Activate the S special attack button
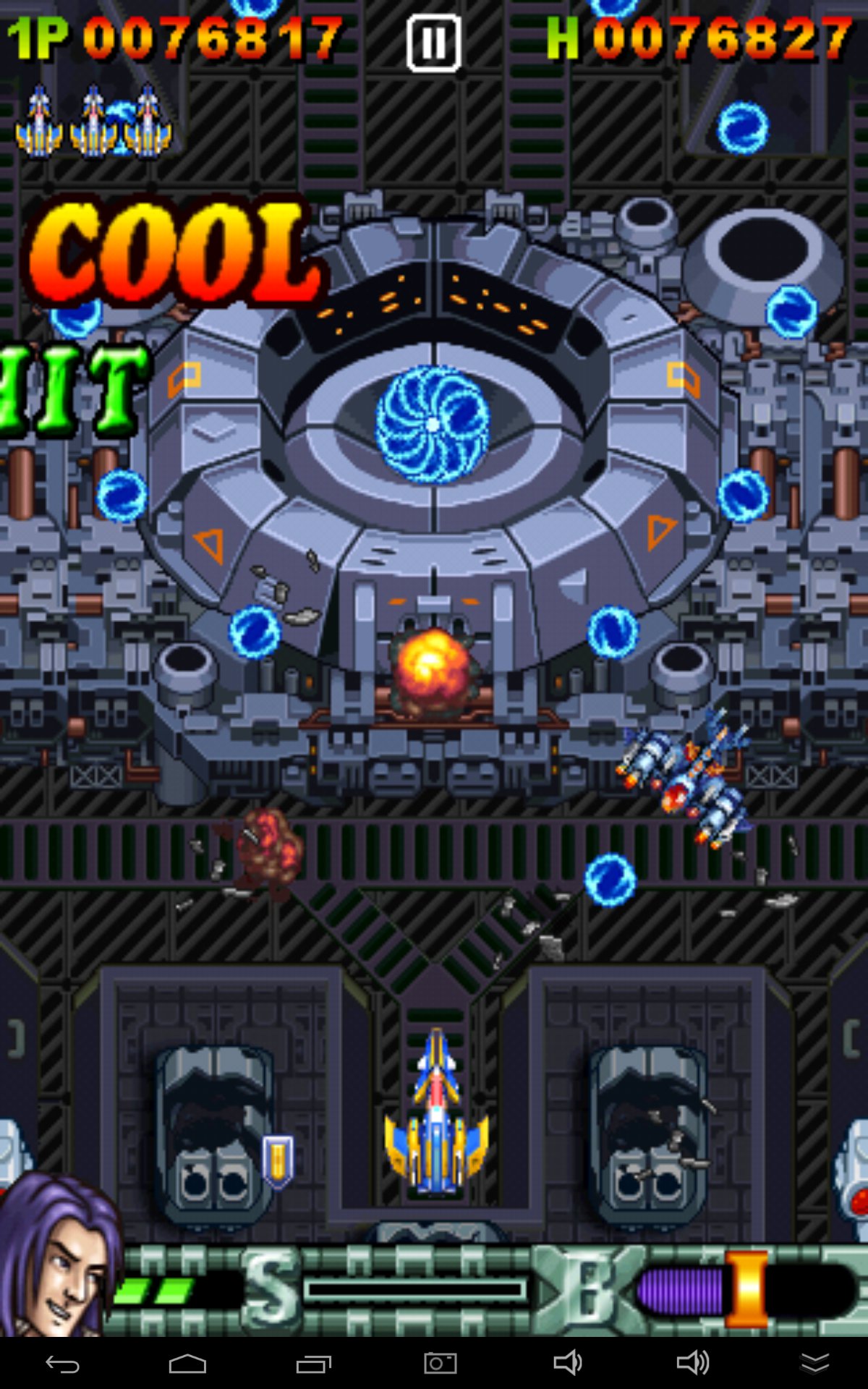This screenshot has width=868, height=1389. tap(272, 1288)
